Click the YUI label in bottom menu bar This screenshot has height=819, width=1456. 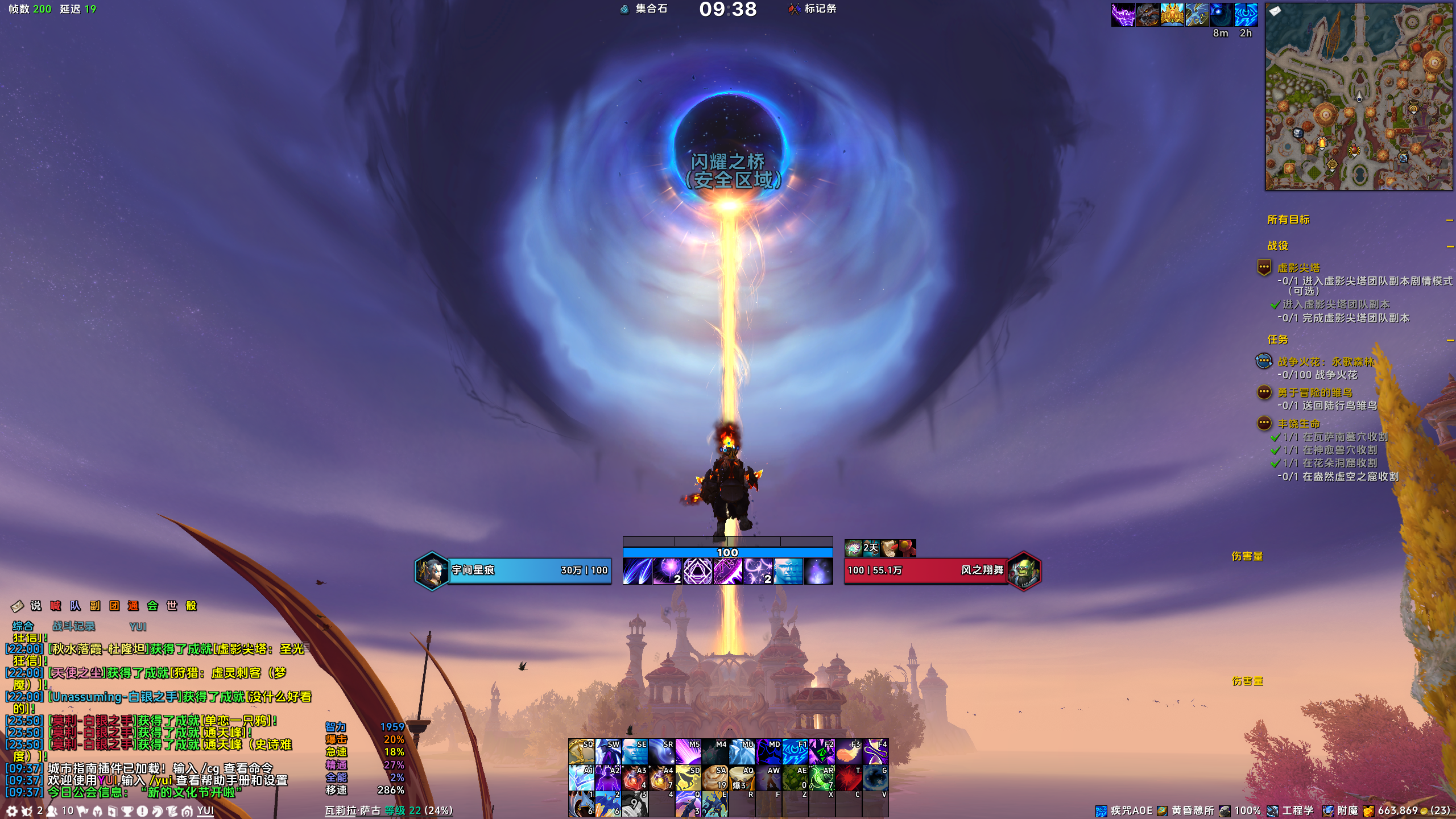(x=205, y=811)
